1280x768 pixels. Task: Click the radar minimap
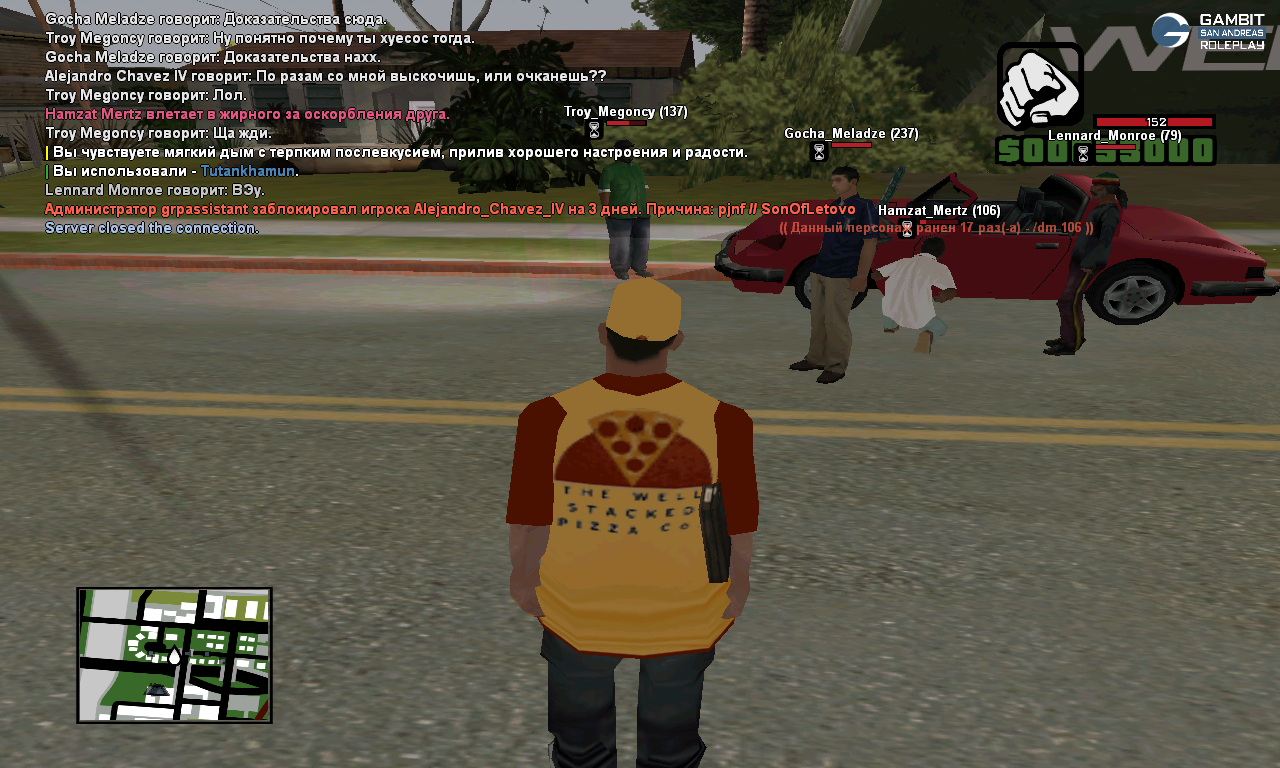click(x=174, y=654)
